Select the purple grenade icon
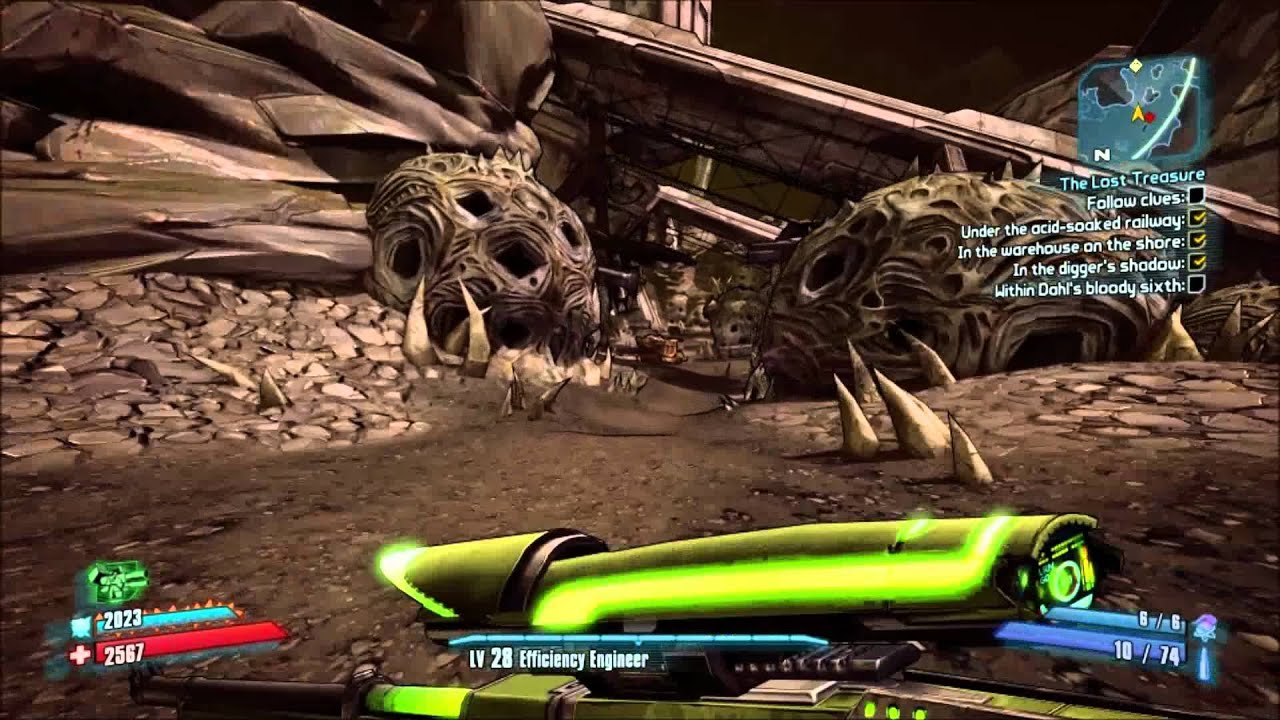Screen dimensions: 1280x720 [1204, 628]
